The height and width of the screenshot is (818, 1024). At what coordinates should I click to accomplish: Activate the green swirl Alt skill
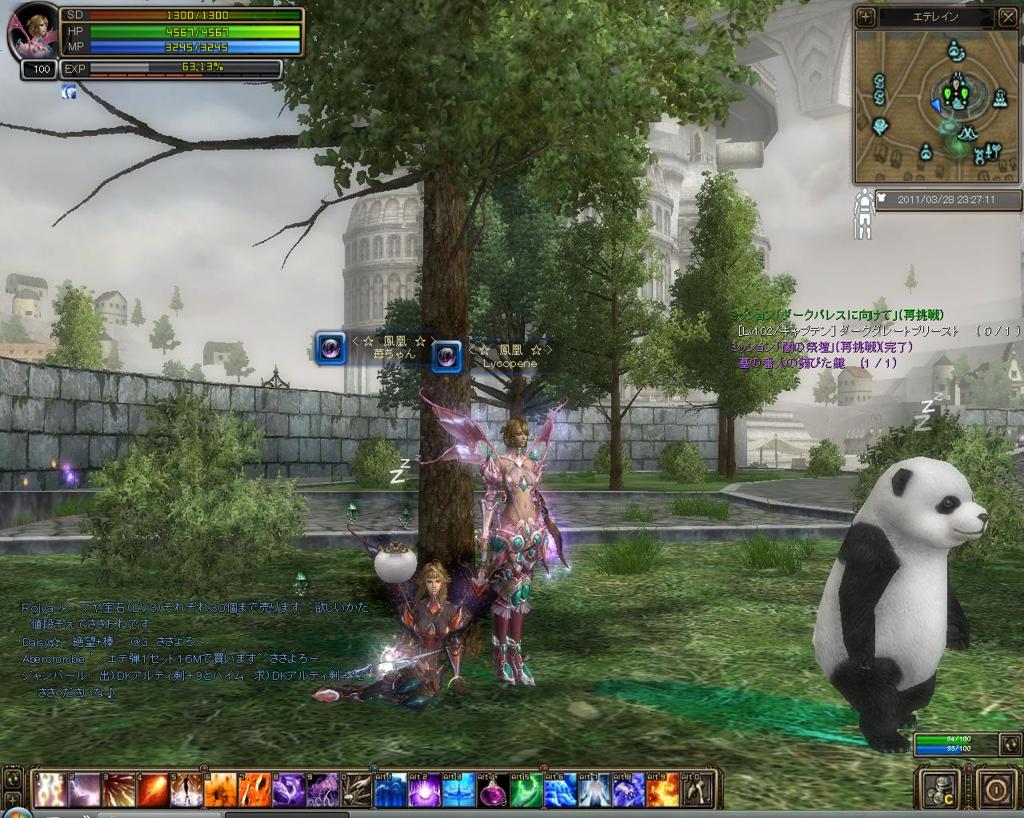click(527, 790)
